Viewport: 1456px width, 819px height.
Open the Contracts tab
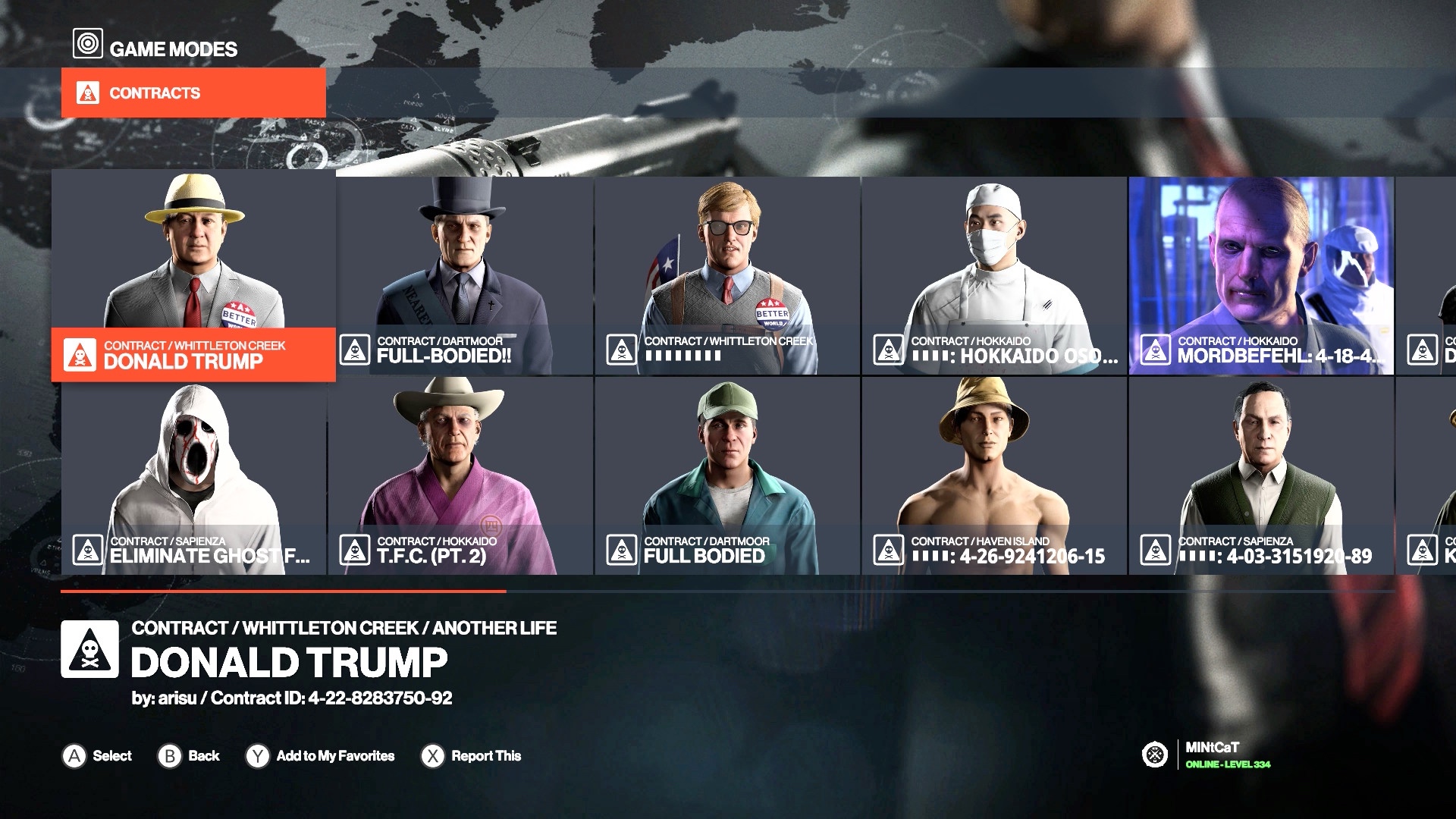(193, 93)
